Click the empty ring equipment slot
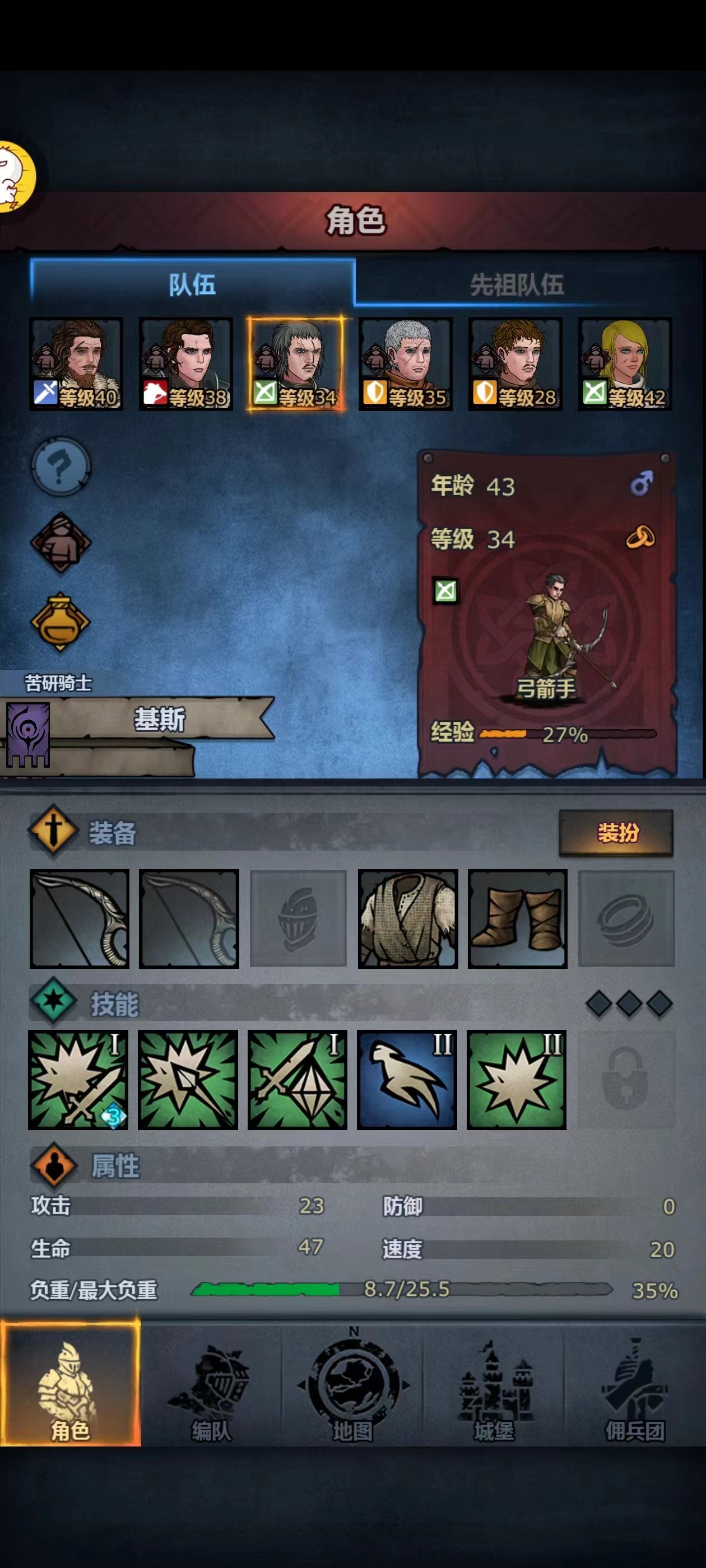The image size is (706, 1568). tap(626, 918)
